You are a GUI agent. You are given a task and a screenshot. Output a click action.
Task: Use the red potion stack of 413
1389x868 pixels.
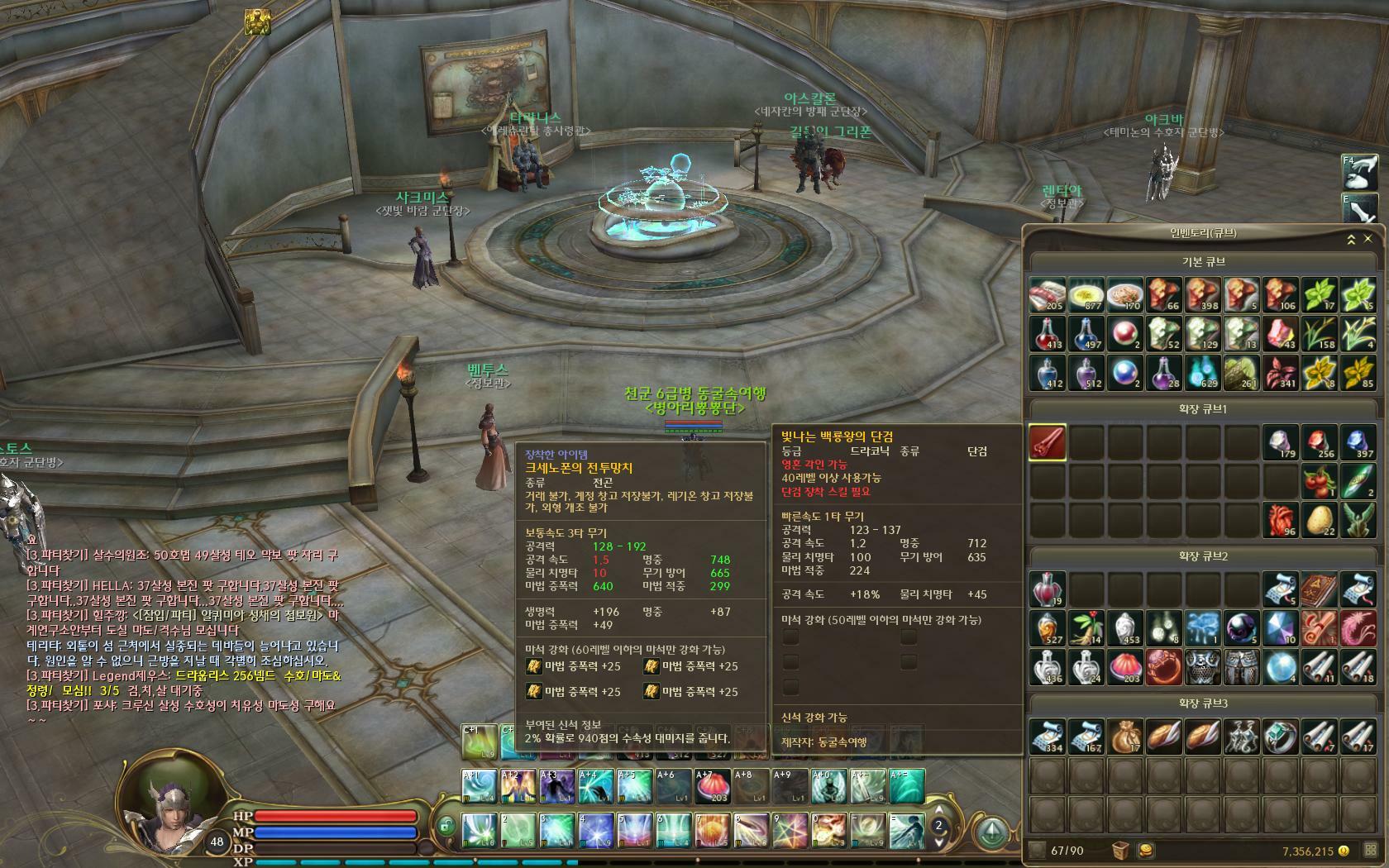1048,334
